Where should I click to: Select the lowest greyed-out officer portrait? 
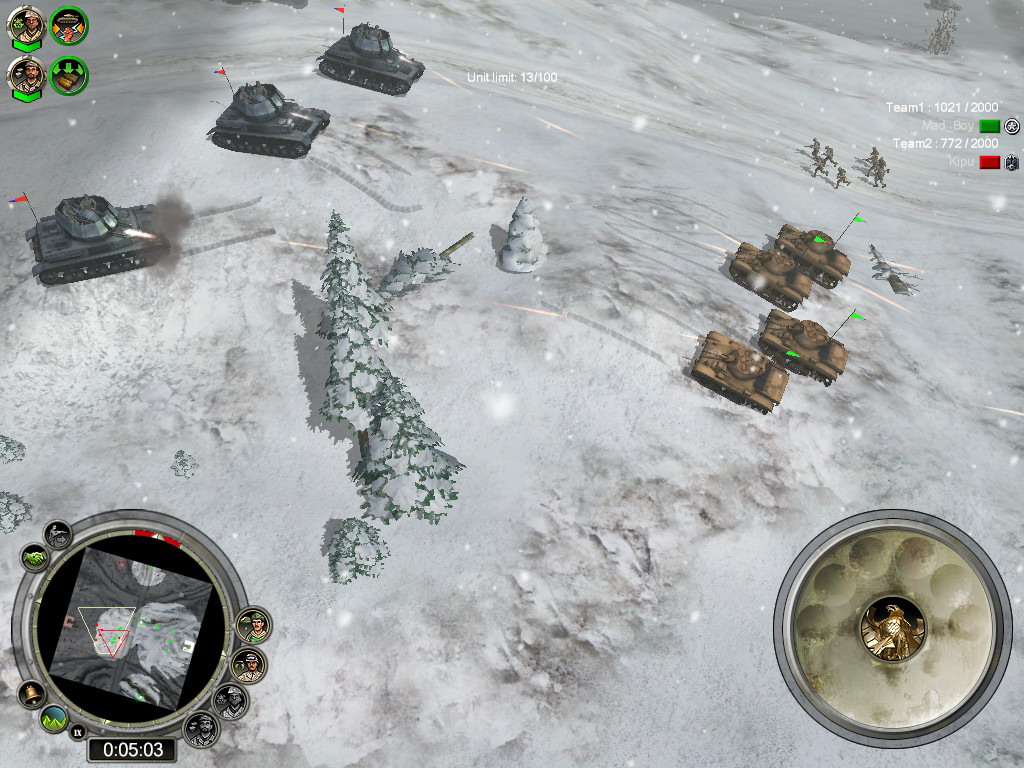coord(201,727)
